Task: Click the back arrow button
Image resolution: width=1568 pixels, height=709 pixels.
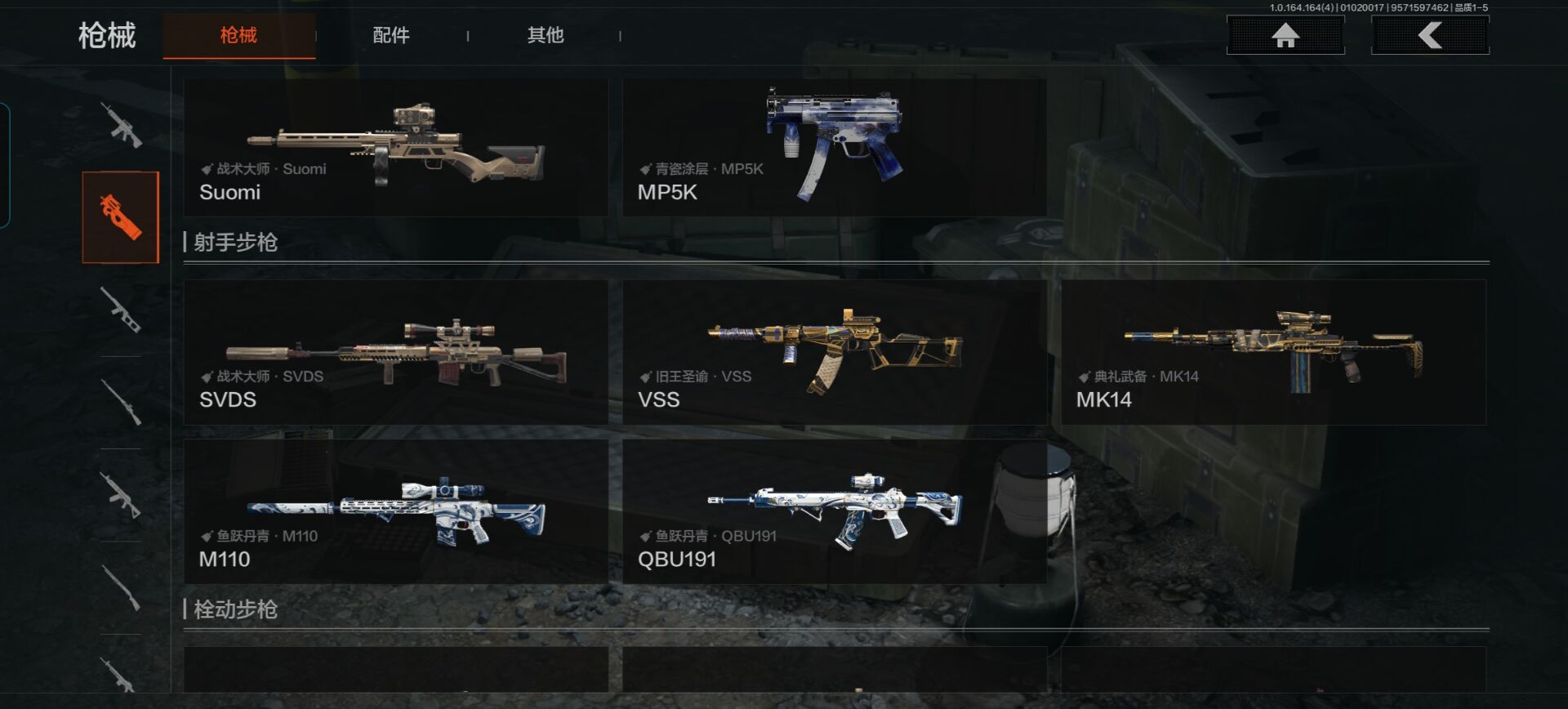Action: point(1430,36)
